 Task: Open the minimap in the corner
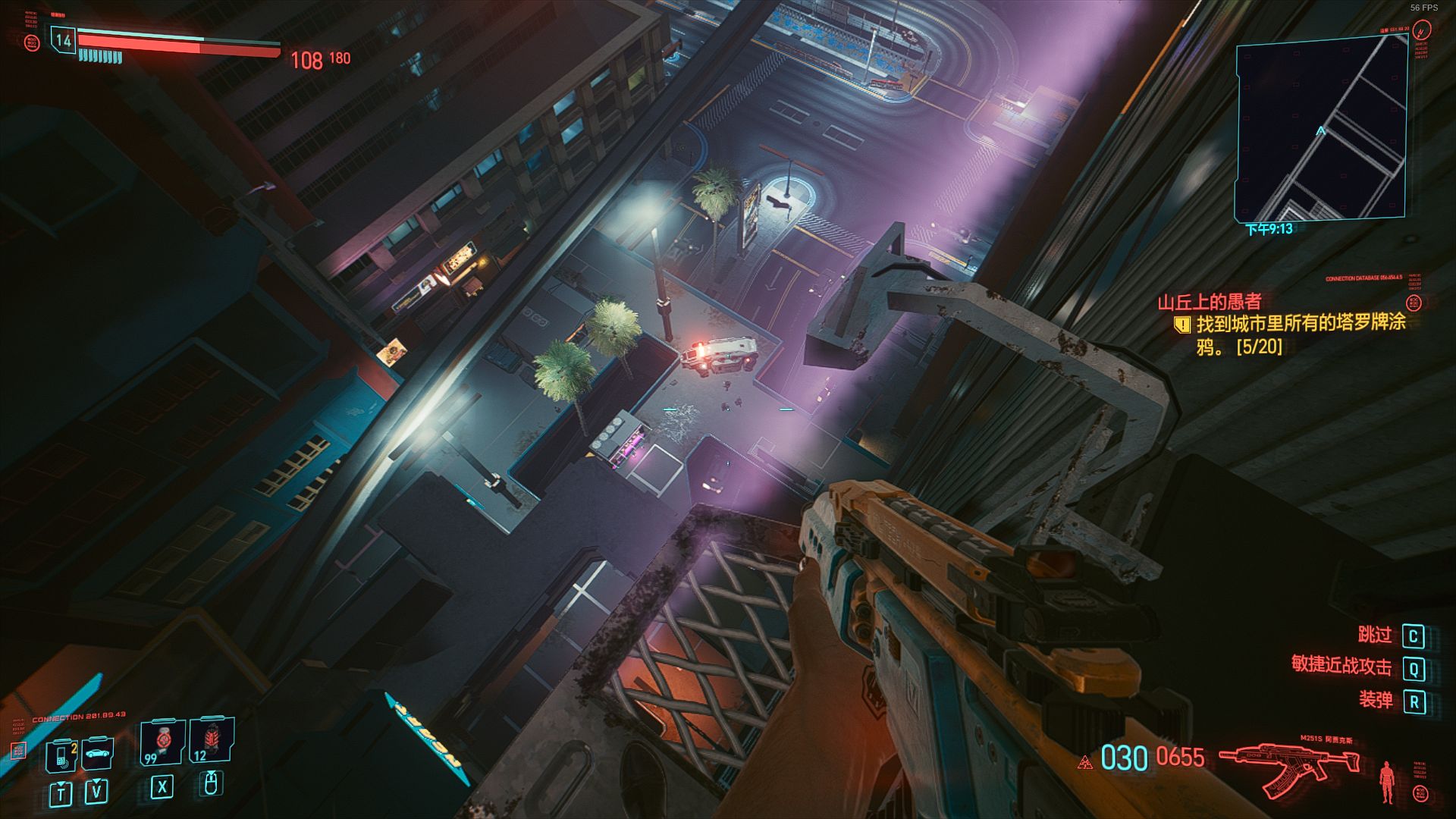pos(1321,129)
